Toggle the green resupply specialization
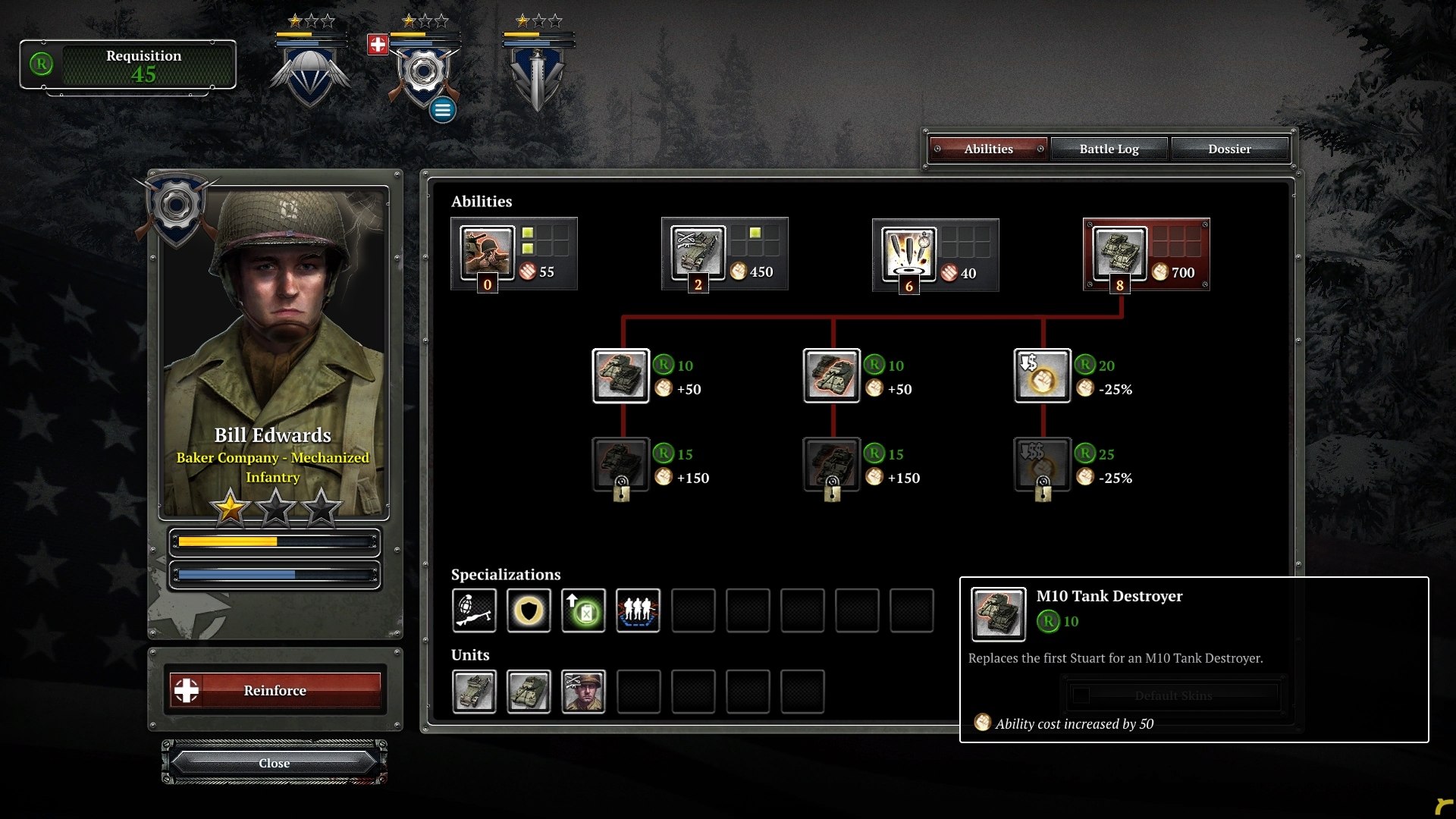The image size is (1456, 819). (583, 610)
